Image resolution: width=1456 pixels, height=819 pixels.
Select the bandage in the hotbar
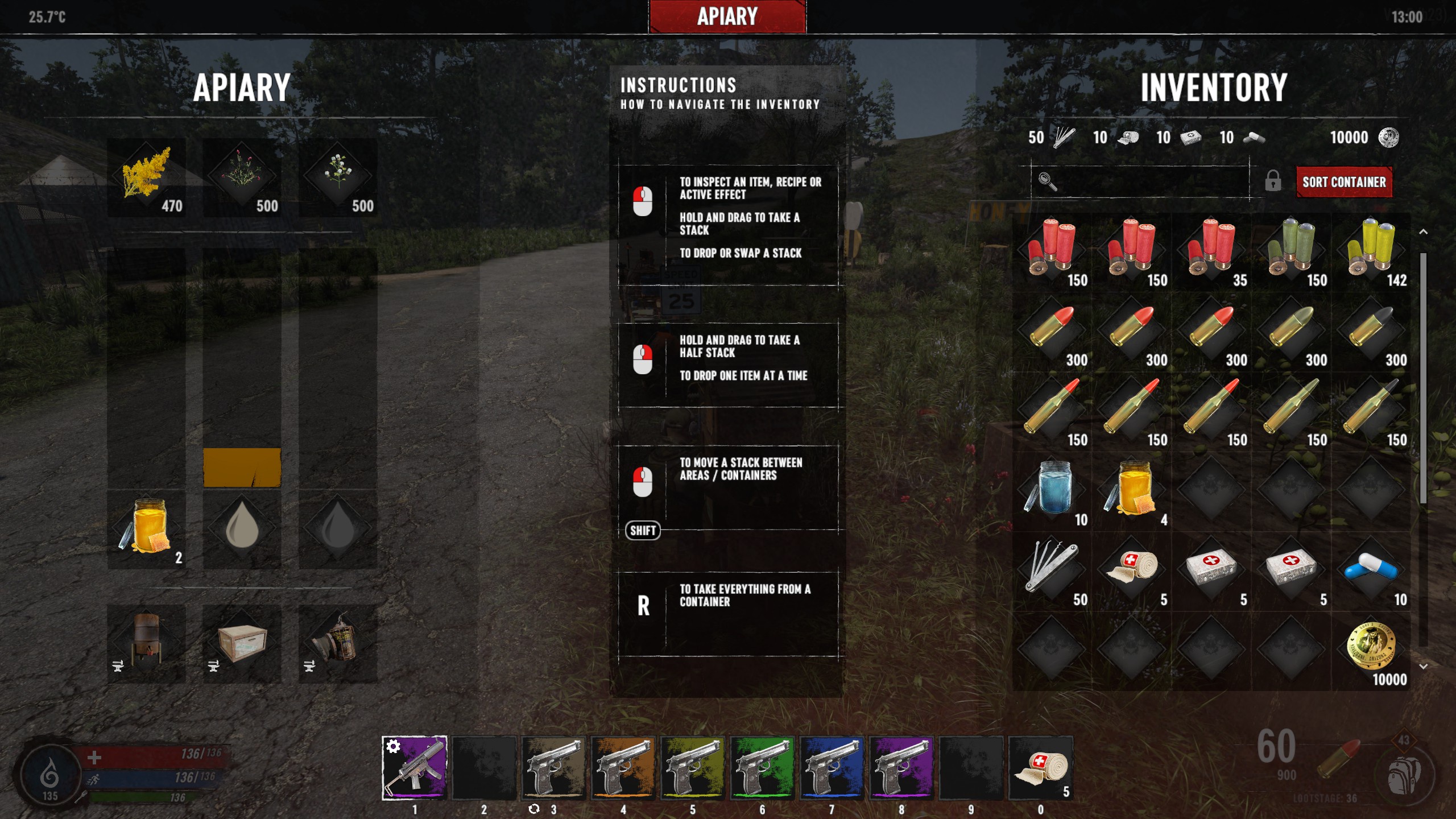[1041, 768]
